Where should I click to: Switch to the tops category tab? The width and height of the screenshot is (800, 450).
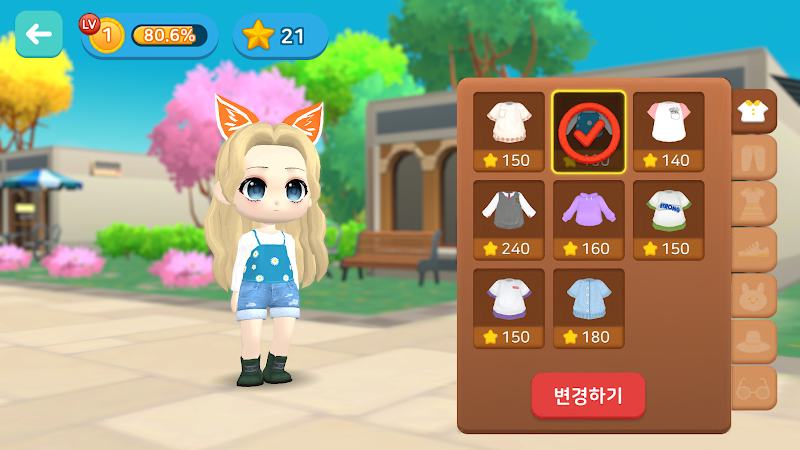tap(754, 112)
